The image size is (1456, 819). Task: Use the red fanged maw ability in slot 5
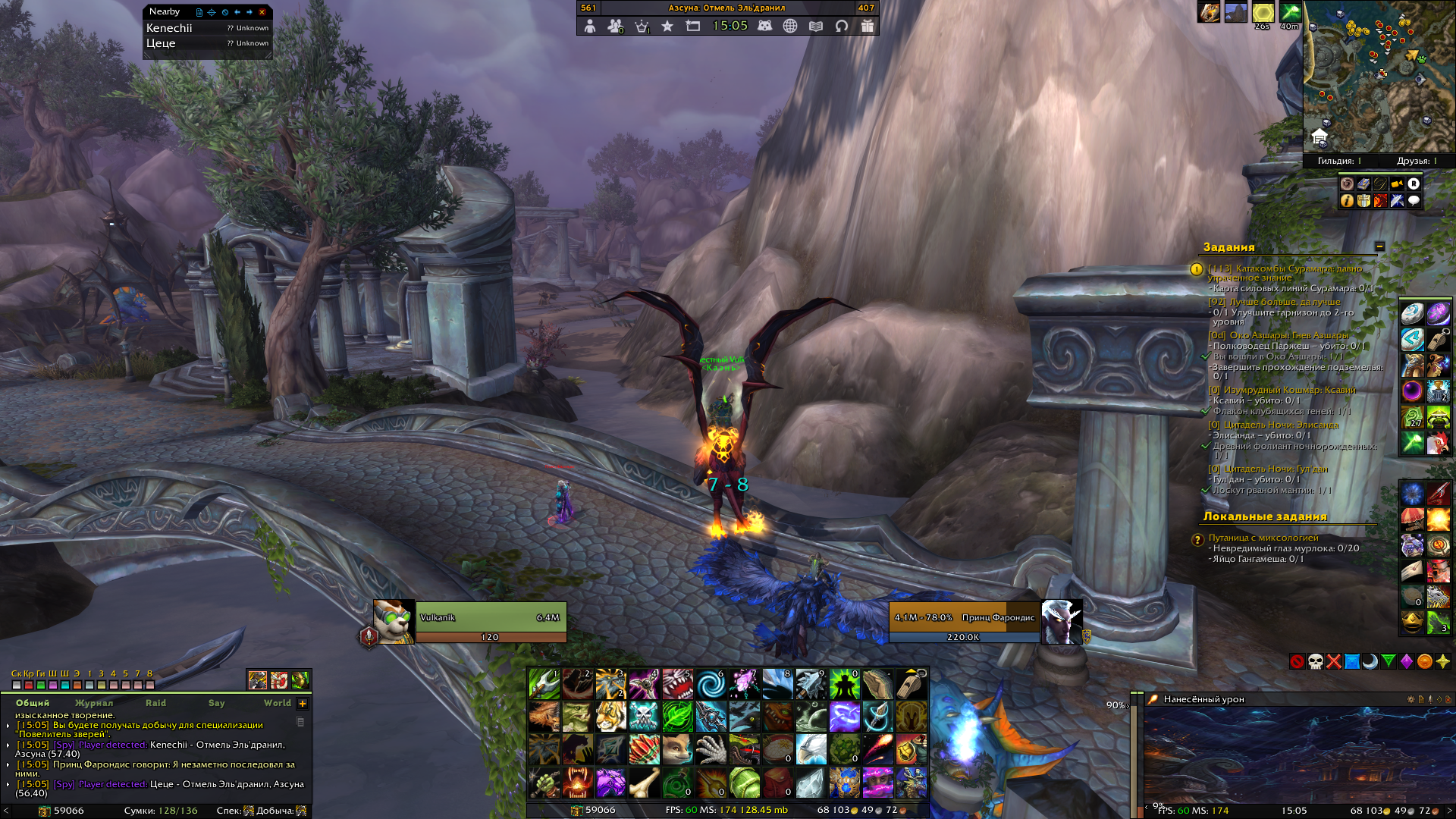[677, 684]
